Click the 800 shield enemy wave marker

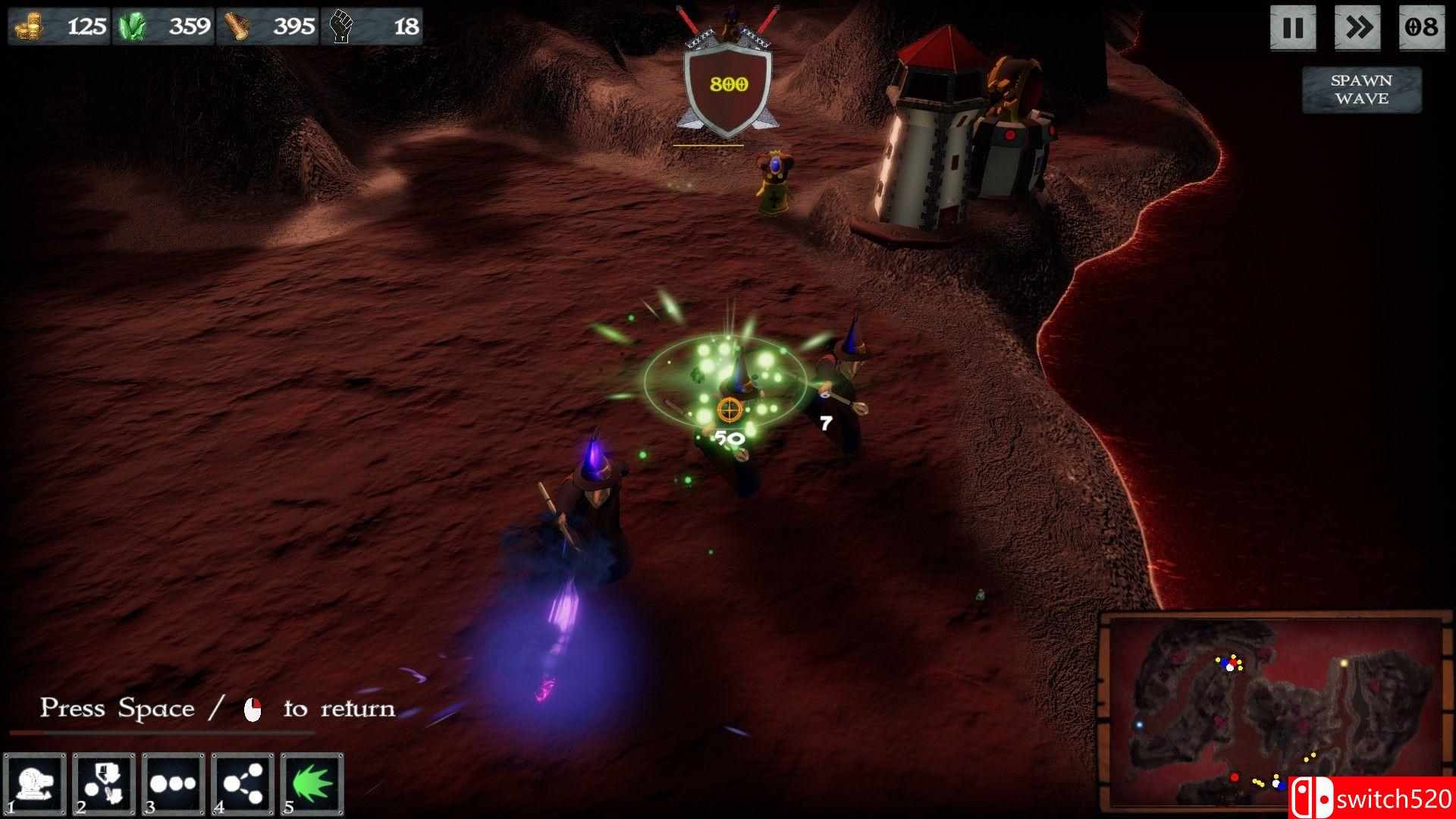pos(728,85)
